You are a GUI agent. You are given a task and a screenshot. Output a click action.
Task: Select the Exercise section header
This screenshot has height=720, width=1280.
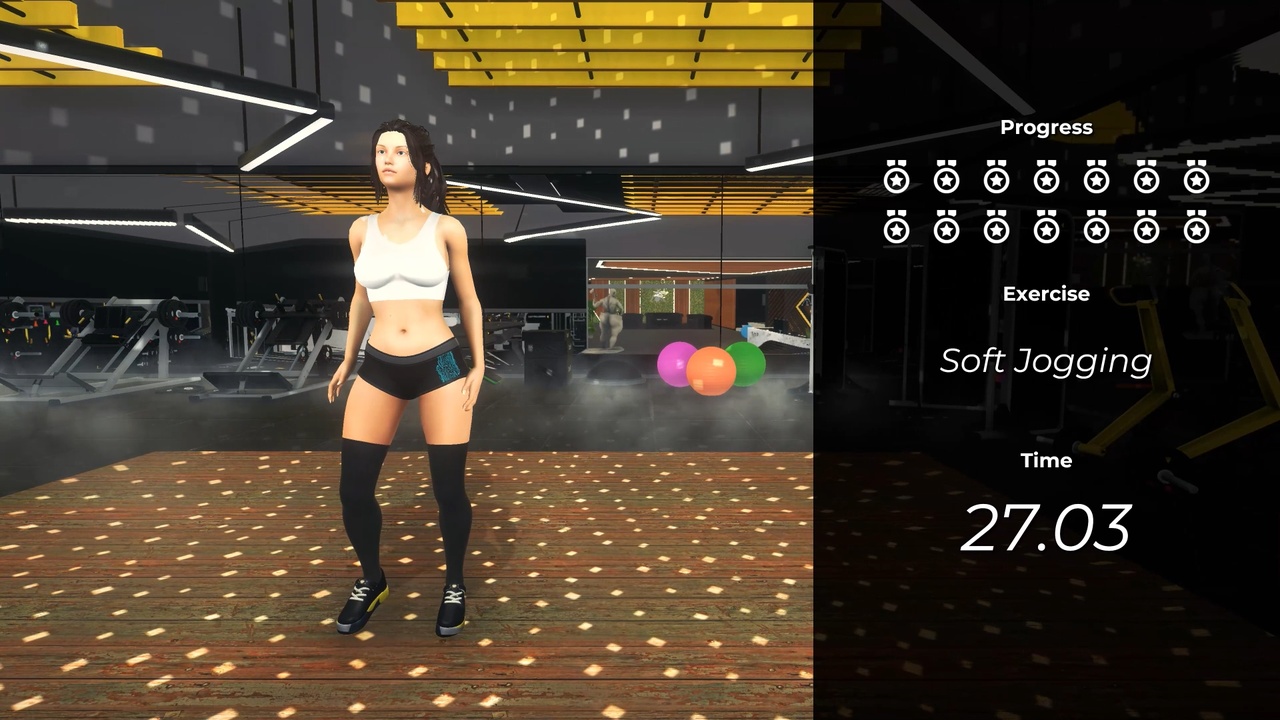1046,294
